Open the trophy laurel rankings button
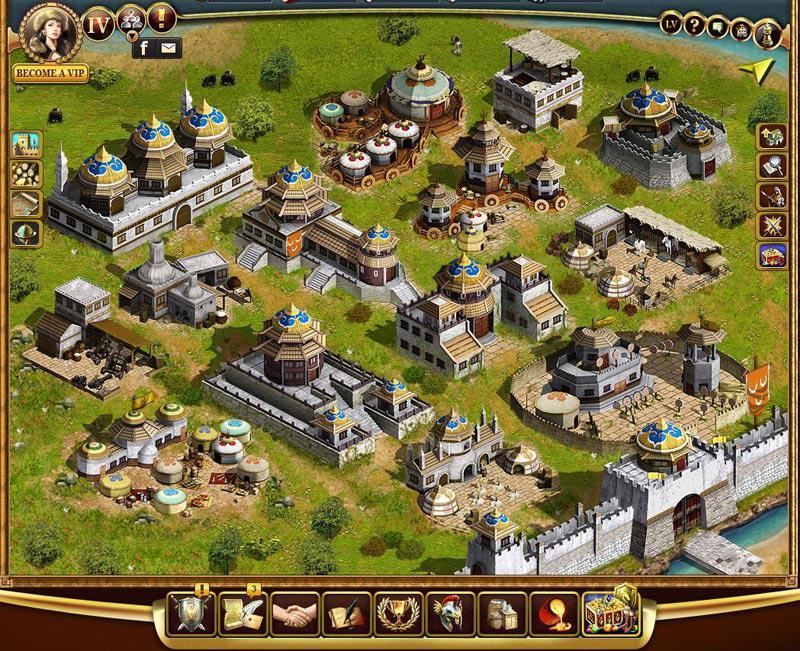This screenshot has height=651, width=800. tap(397, 613)
